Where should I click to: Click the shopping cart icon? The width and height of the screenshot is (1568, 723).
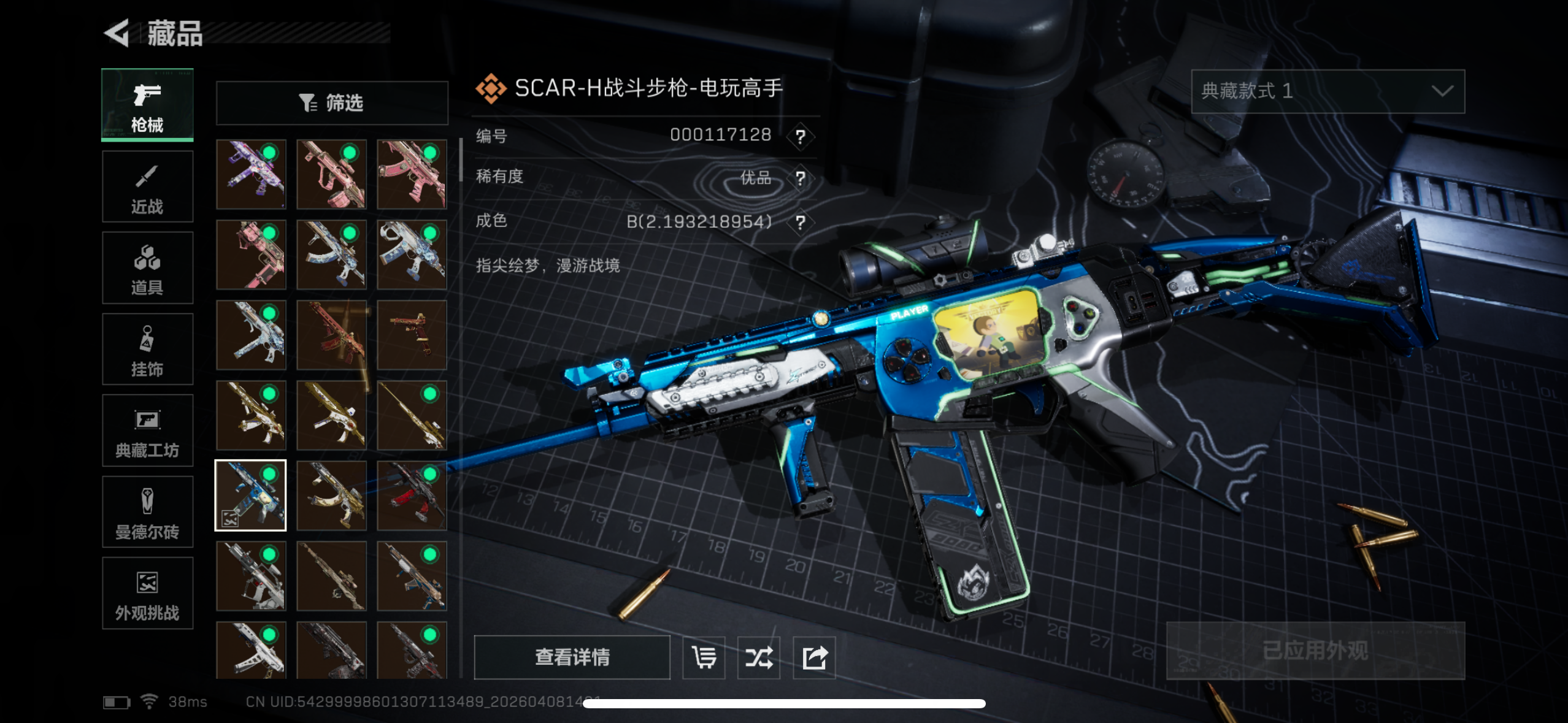click(704, 657)
